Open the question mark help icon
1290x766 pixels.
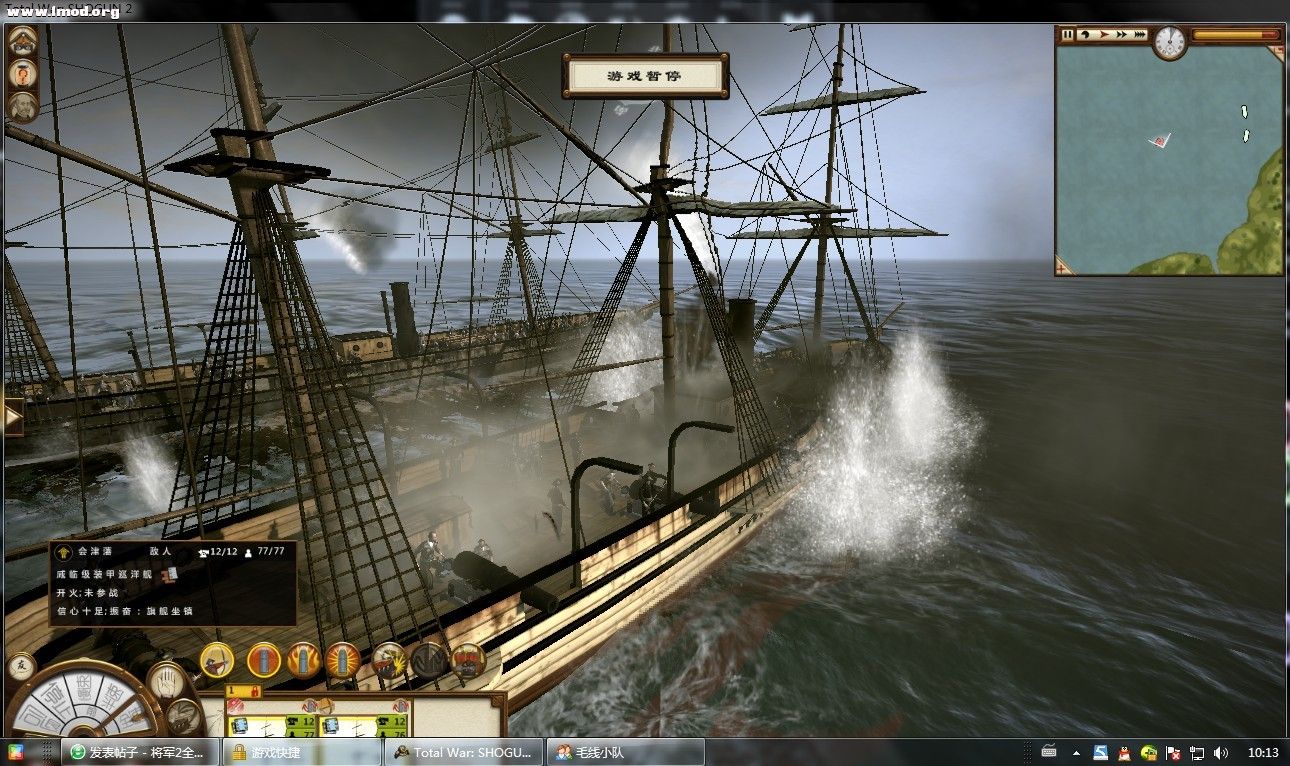23,73
